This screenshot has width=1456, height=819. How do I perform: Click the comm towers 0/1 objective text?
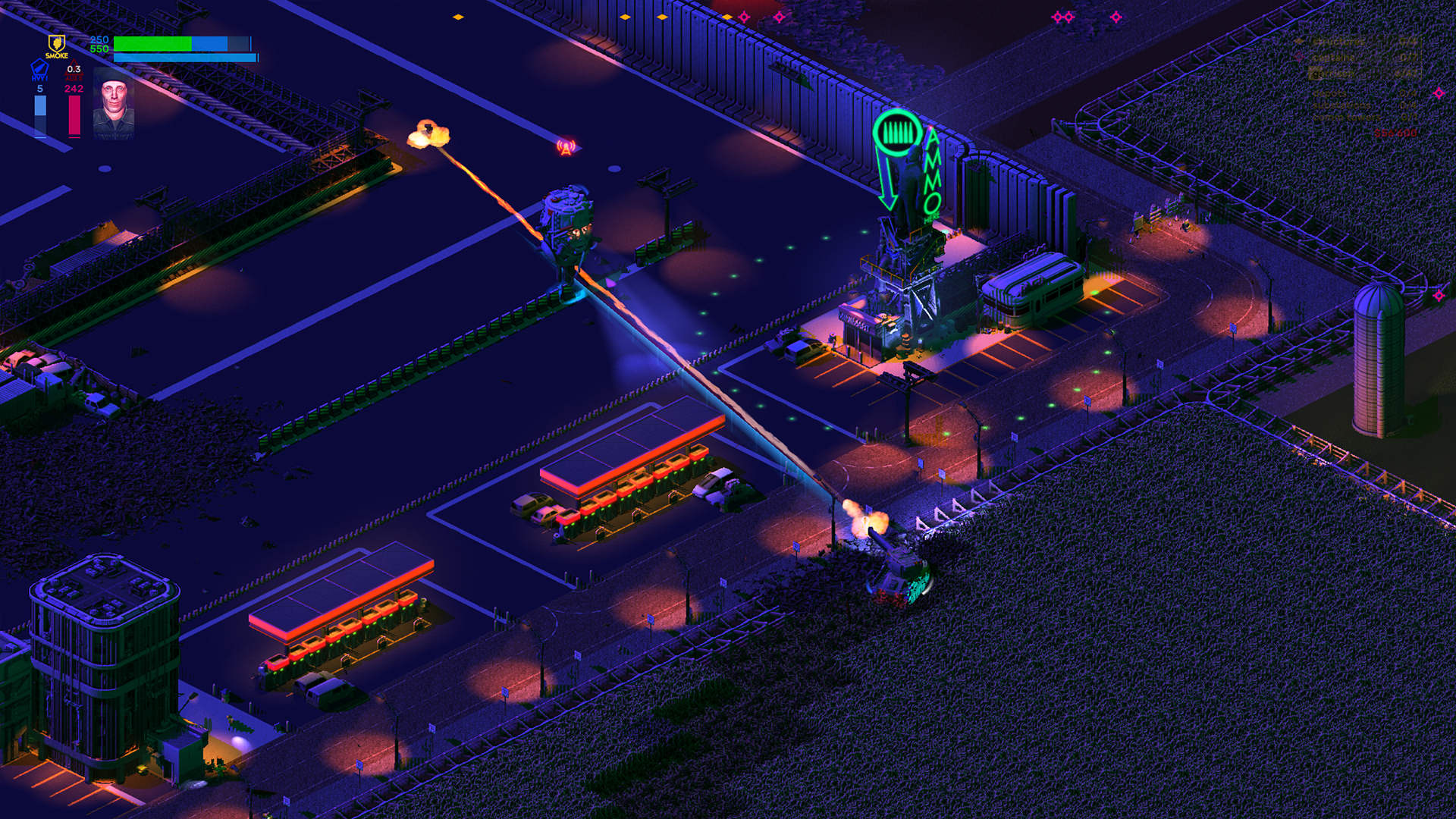pos(1347,116)
